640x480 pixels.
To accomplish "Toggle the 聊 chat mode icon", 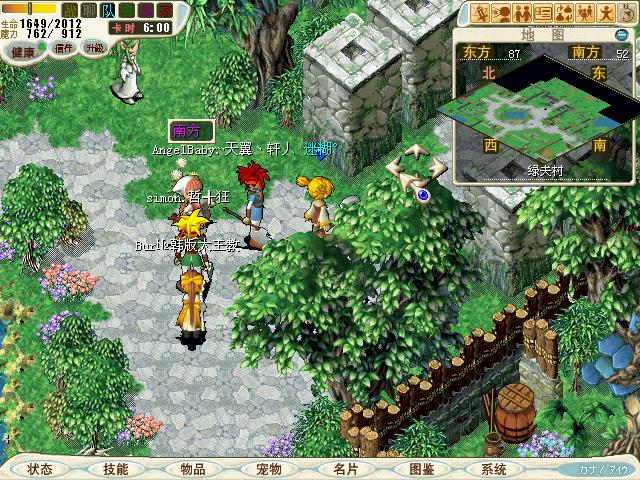I will pos(89,10).
